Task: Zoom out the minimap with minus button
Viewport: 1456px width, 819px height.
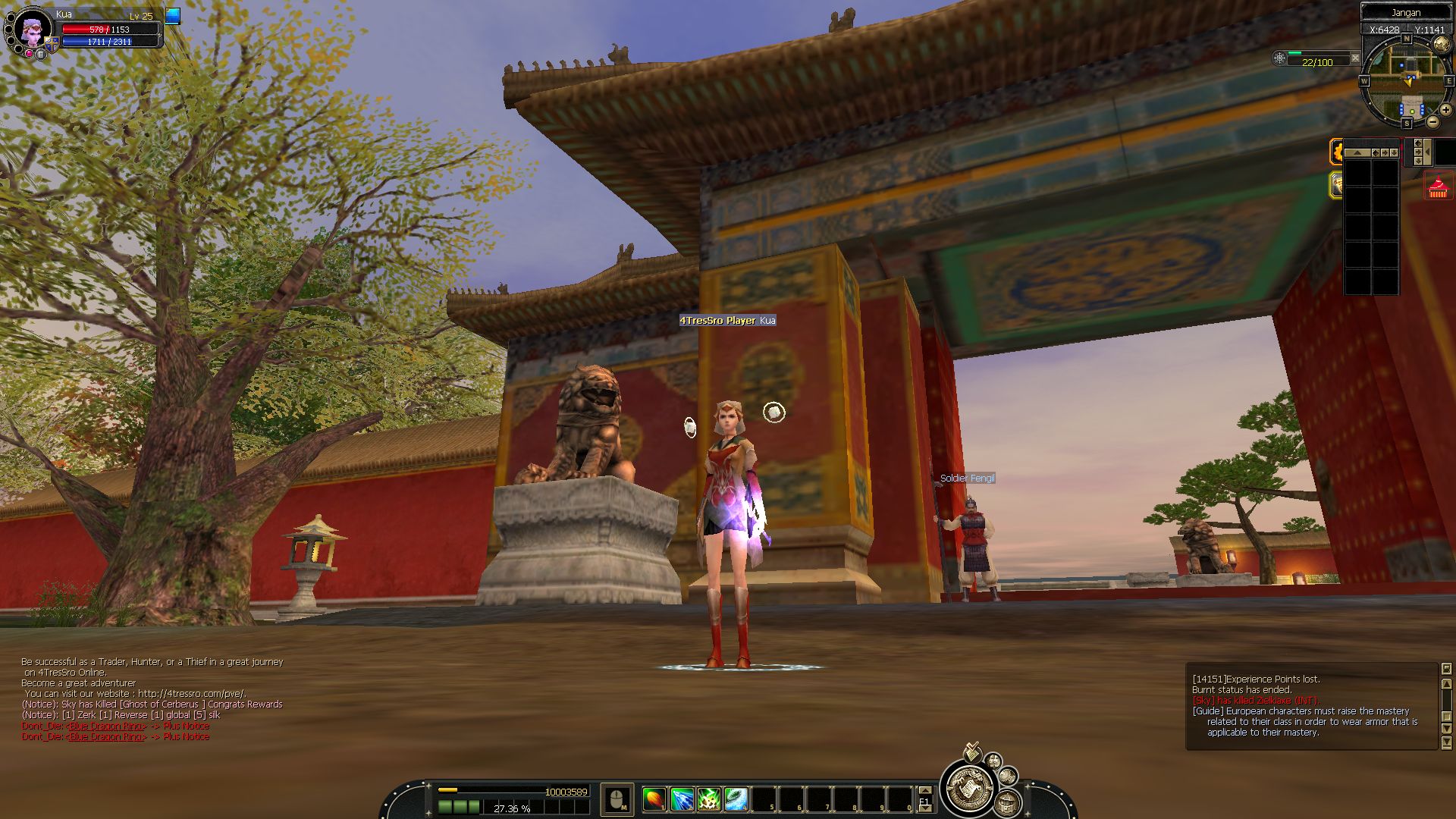Action: click(x=1432, y=121)
